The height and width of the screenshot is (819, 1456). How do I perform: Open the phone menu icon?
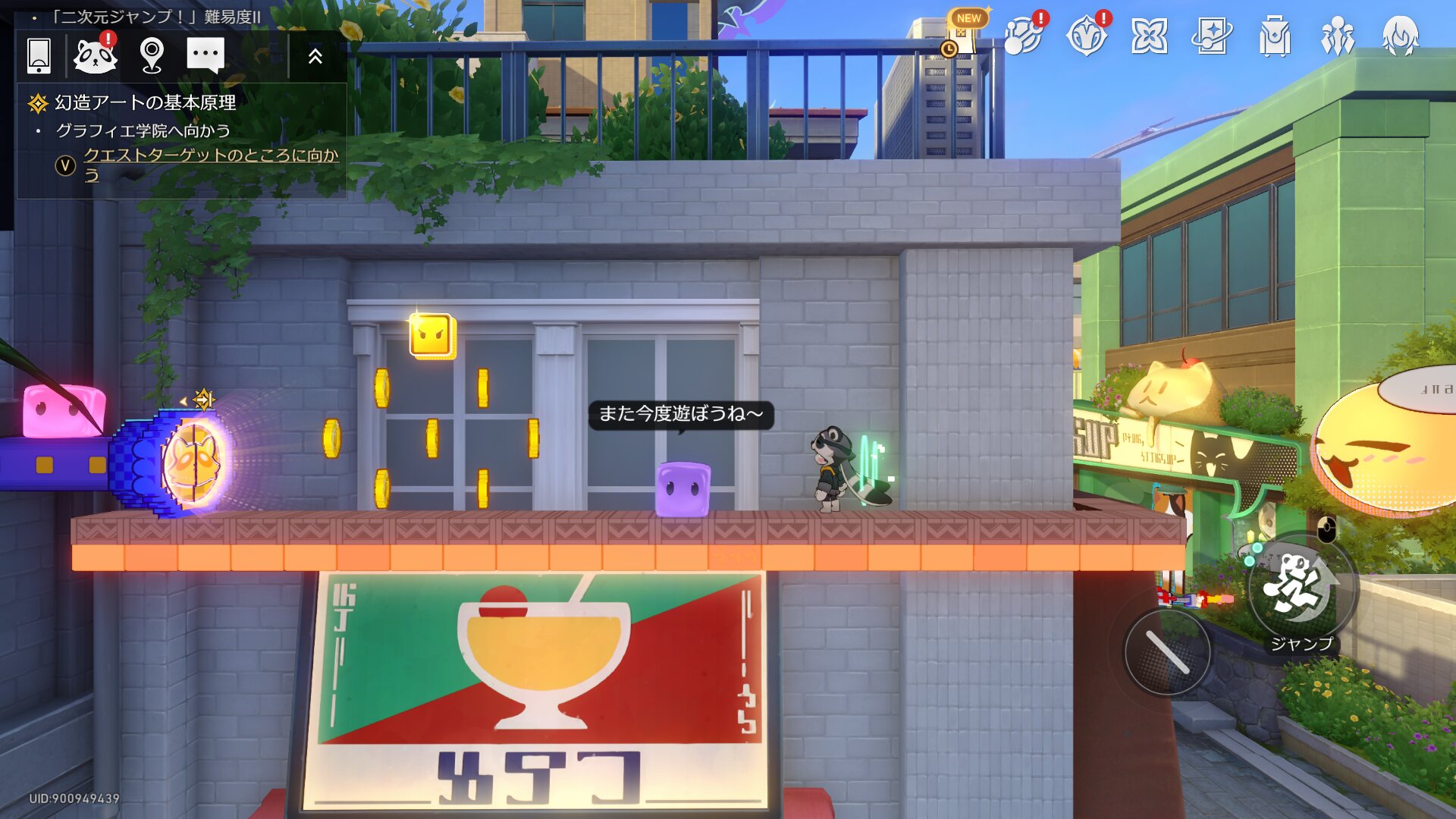pyautogui.click(x=39, y=55)
